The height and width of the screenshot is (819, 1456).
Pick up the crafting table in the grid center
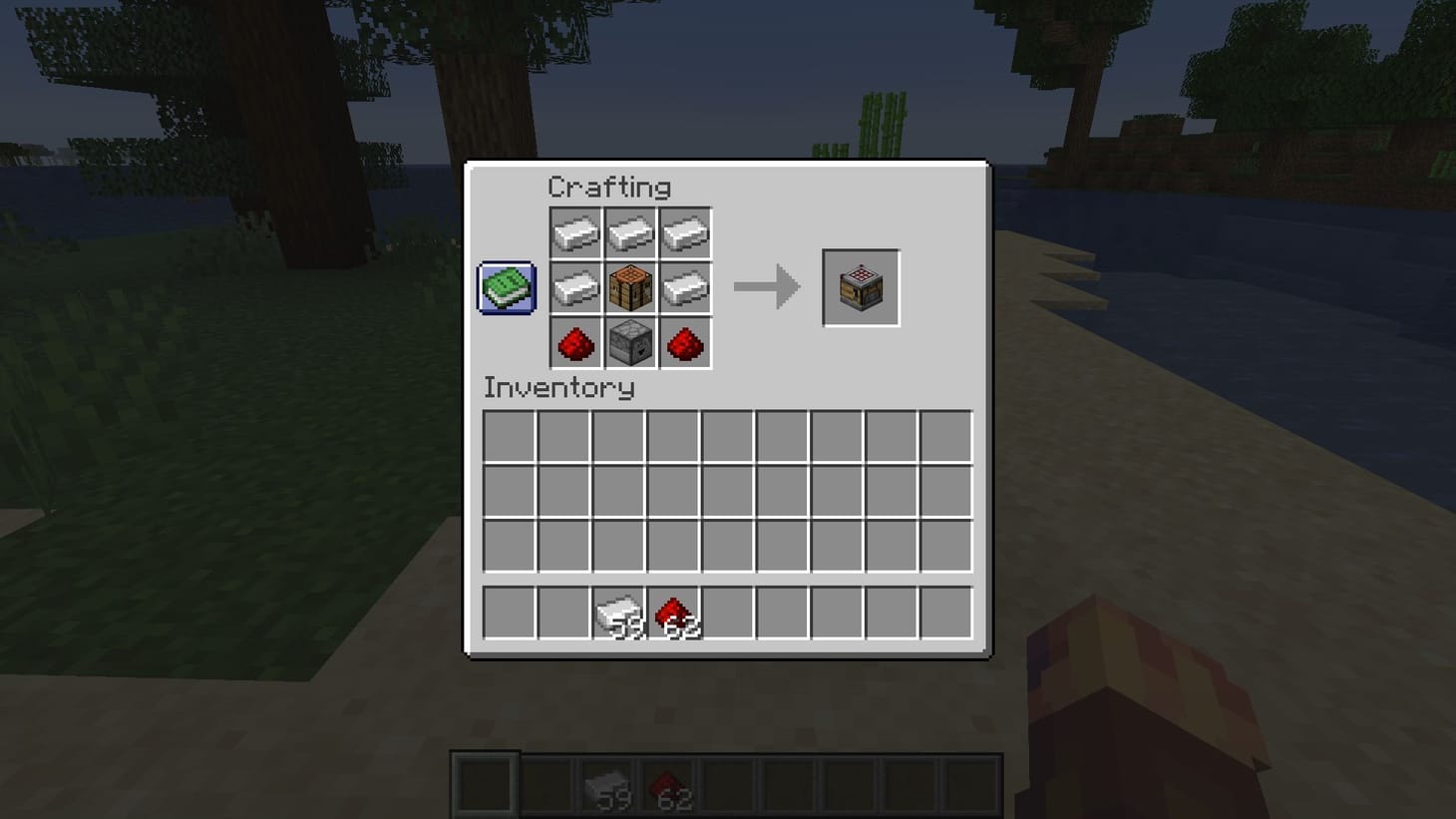pos(630,288)
